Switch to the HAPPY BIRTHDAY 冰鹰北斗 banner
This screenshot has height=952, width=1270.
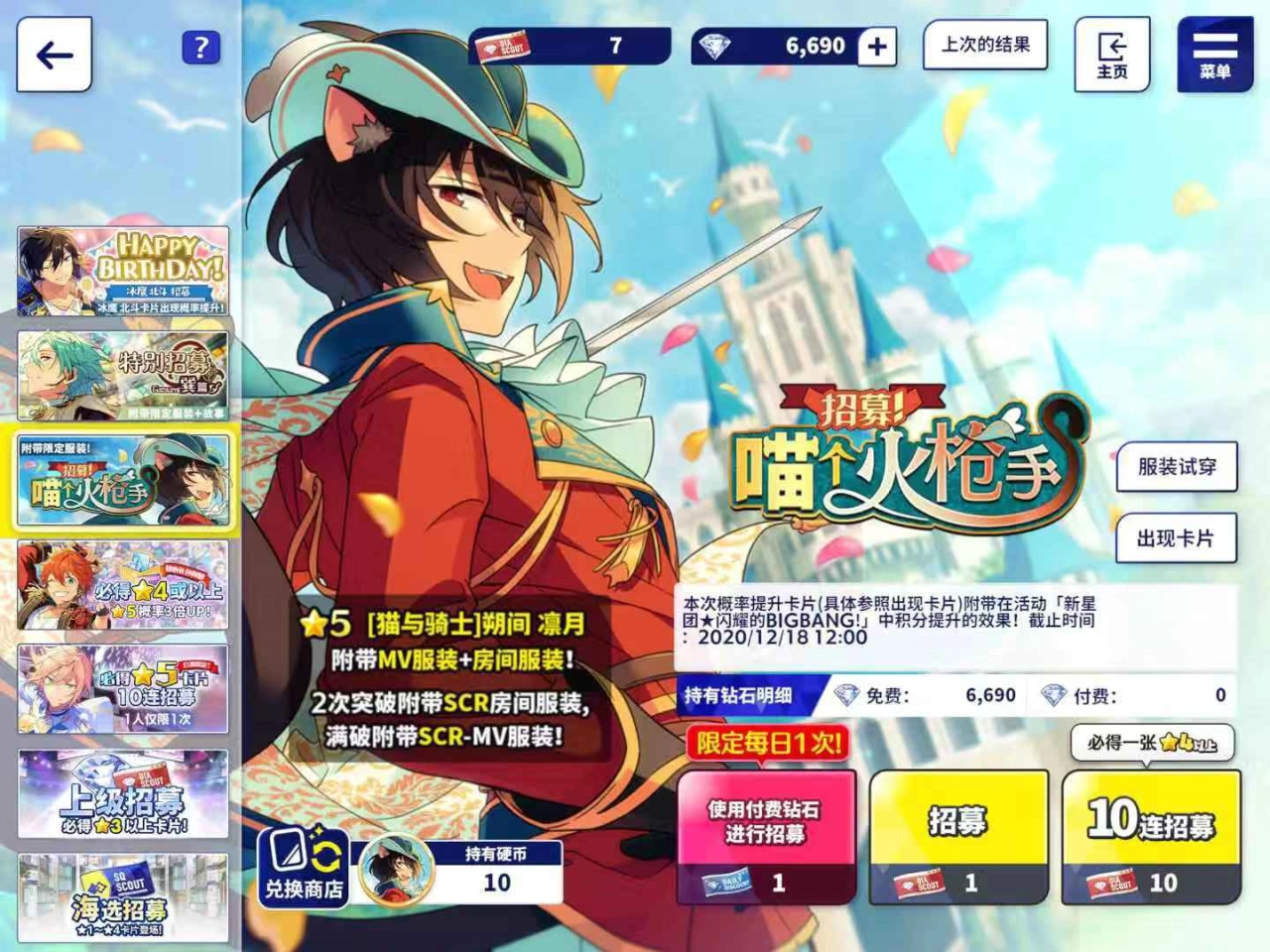(126, 268)
